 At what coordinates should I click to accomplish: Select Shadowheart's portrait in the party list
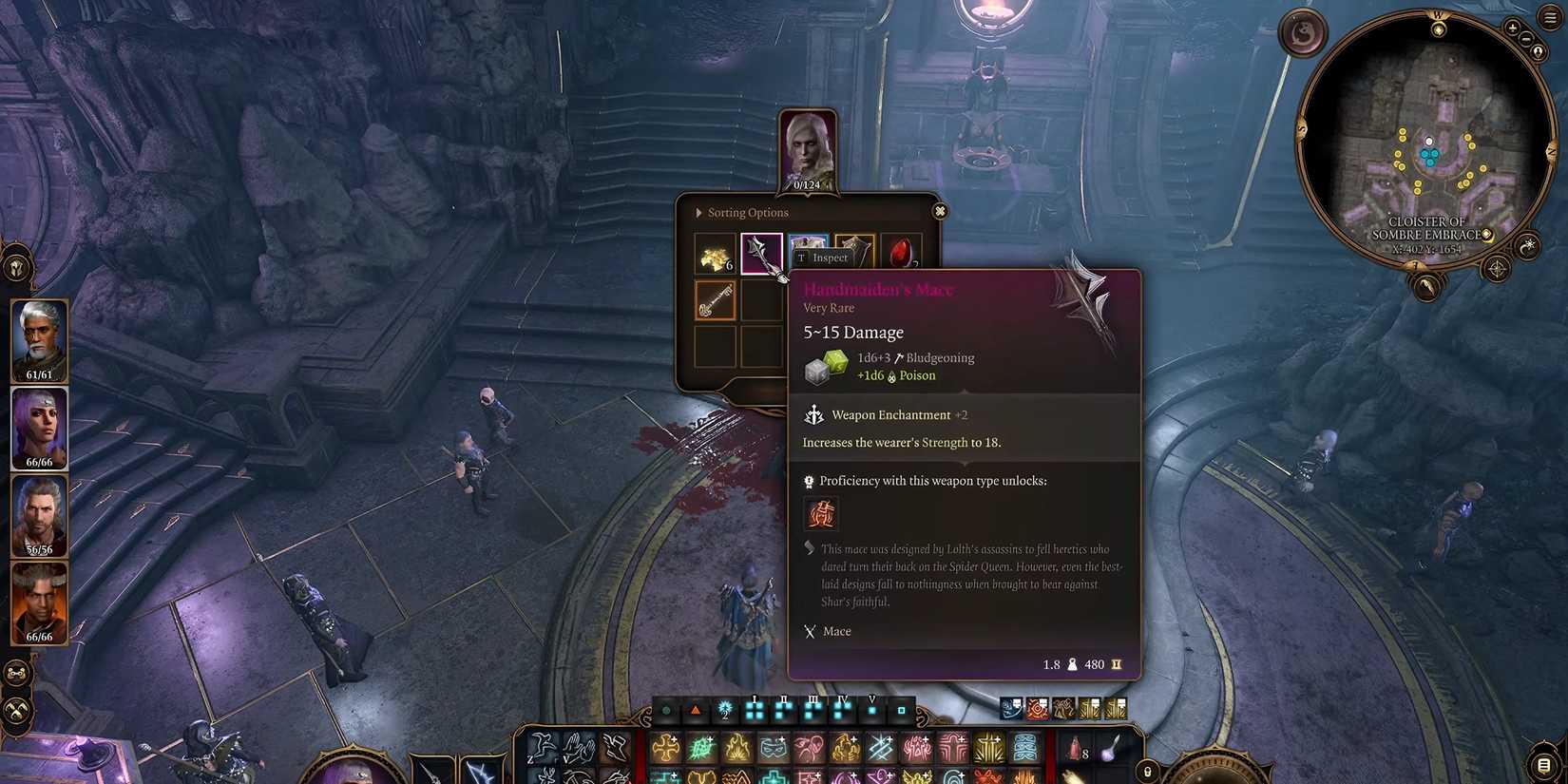coord(39,428)
